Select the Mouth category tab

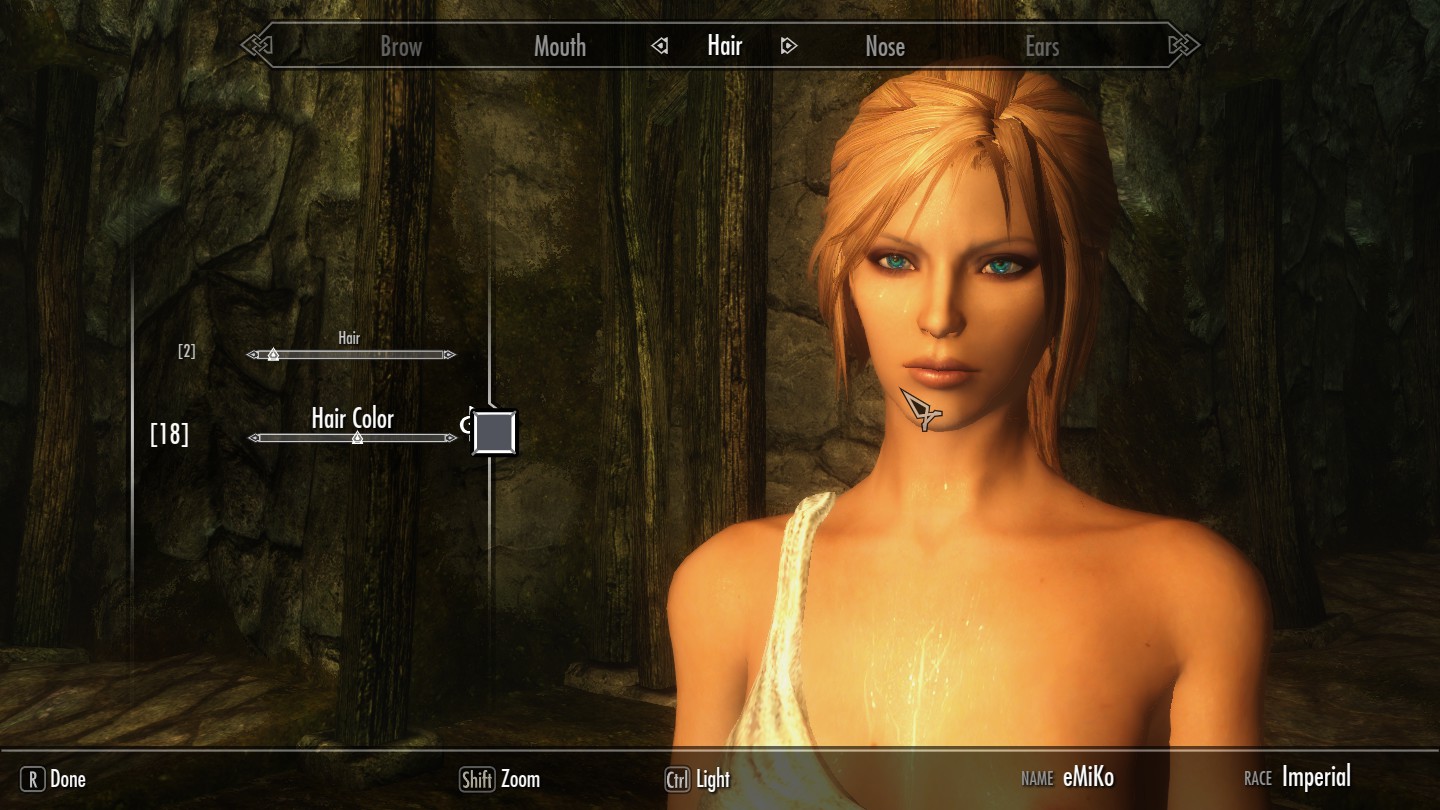pos(559,46)
